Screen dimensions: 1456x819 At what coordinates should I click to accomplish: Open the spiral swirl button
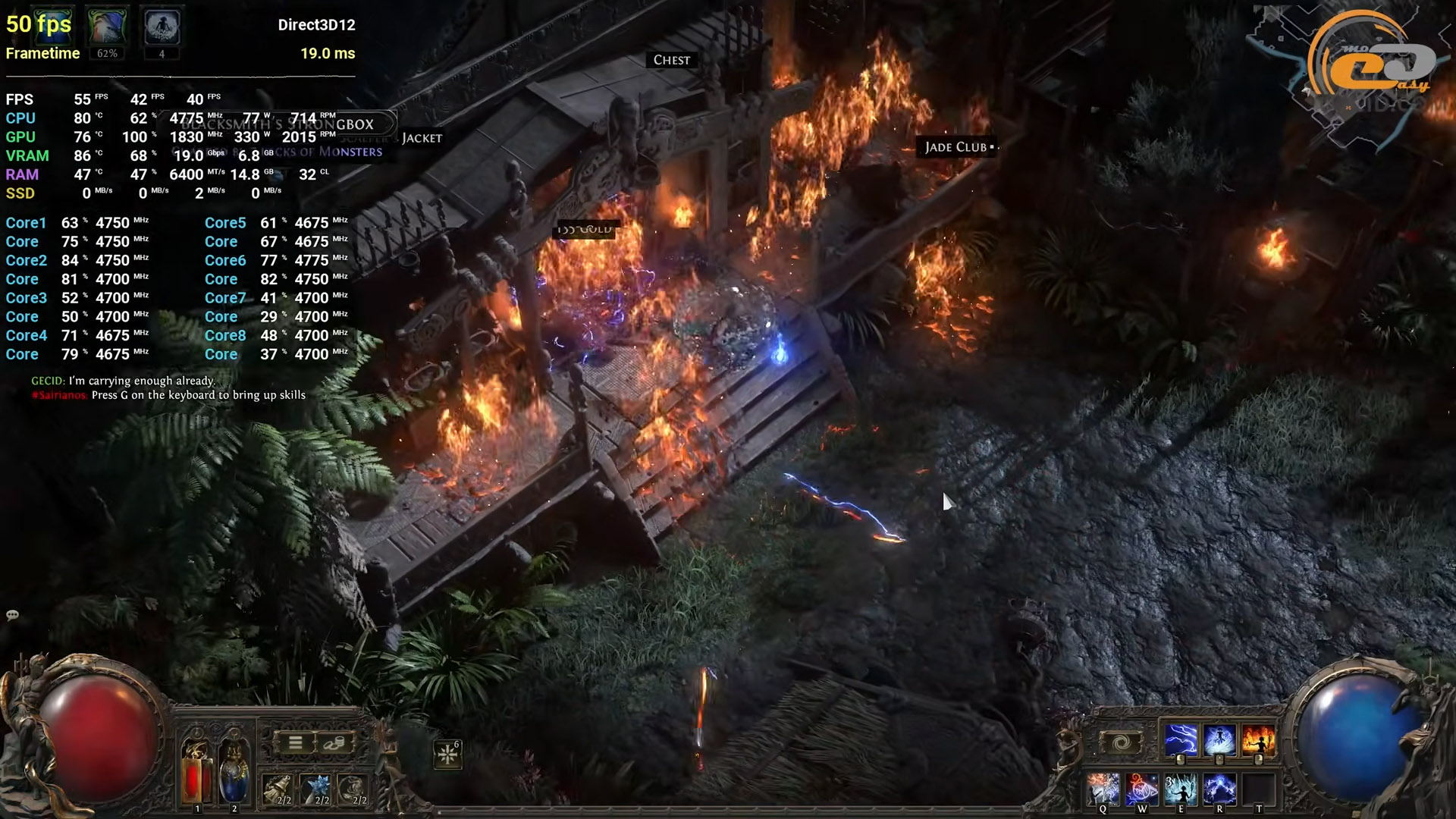[1121, 742]
